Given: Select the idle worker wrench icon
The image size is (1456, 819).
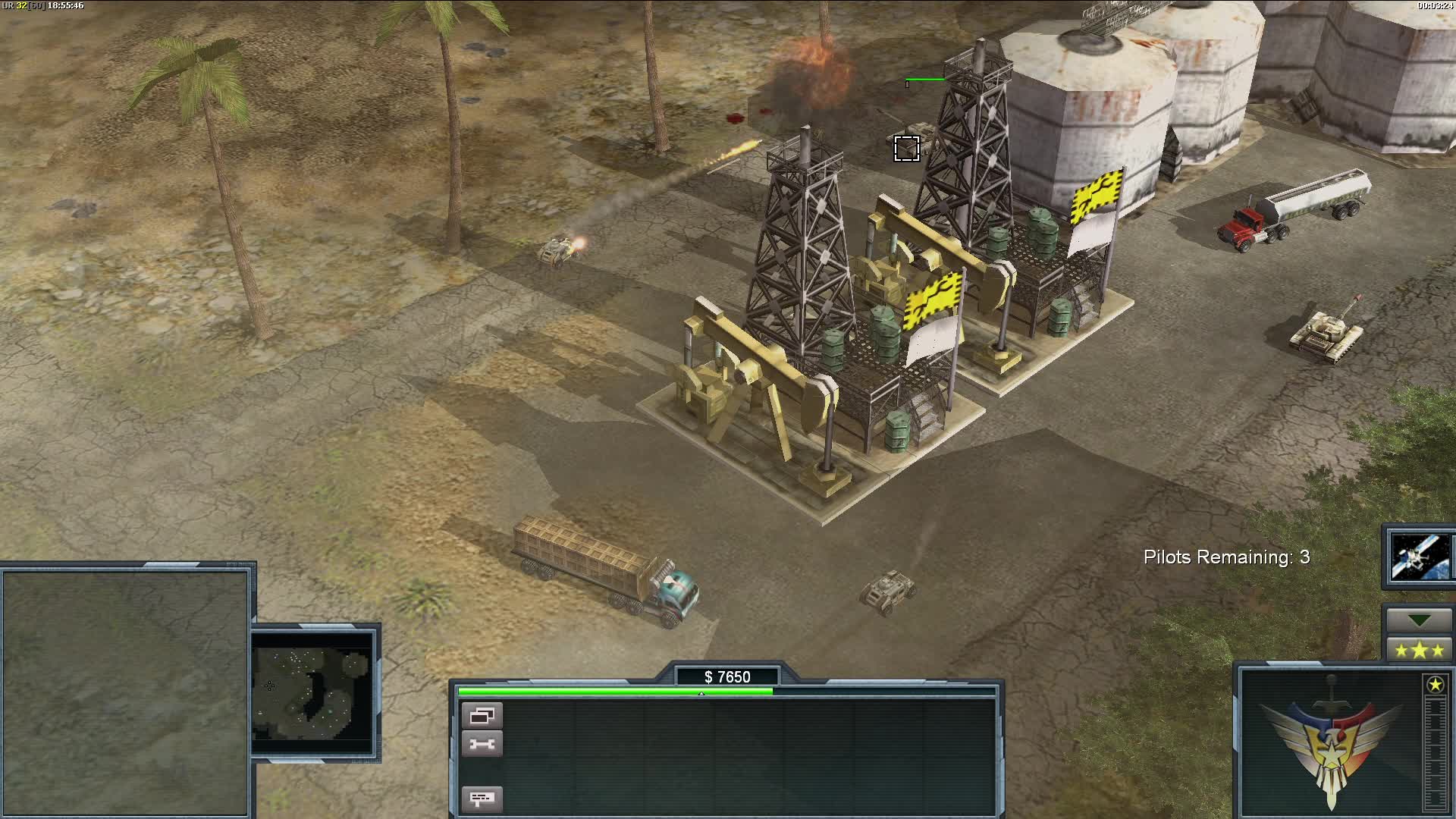Looking at the screenshot, I should [x=481, y=744].
